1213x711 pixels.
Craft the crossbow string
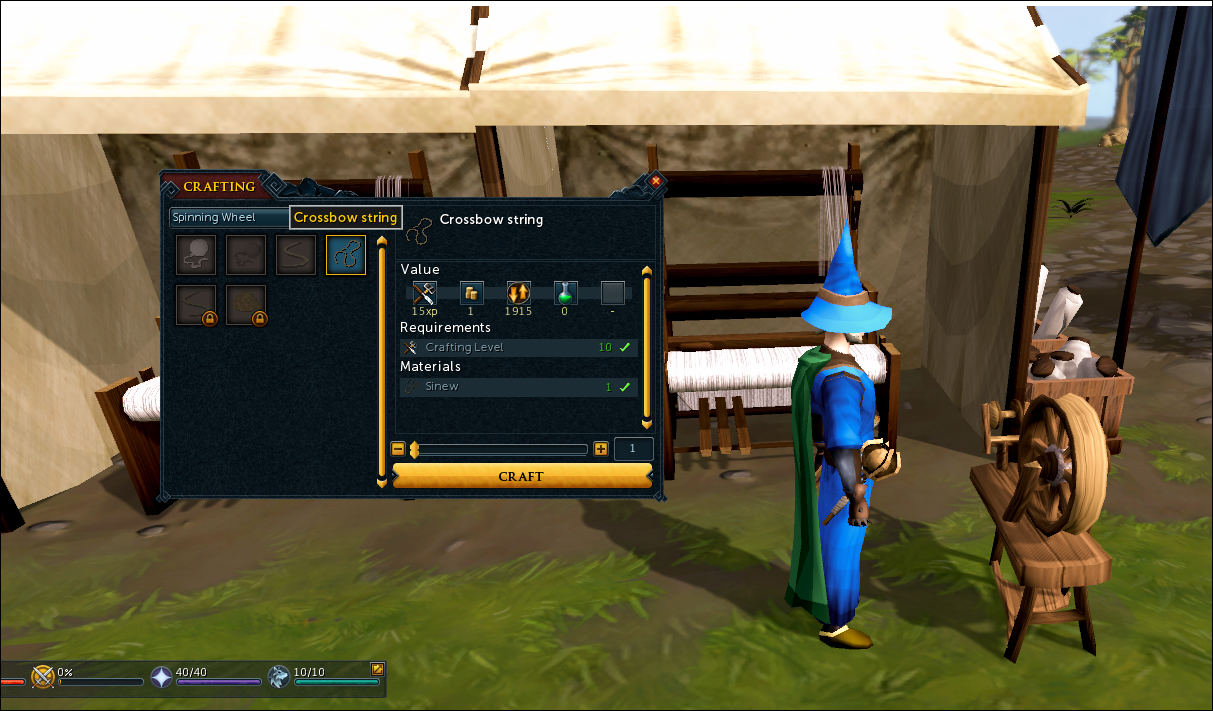tap(521, 476)
